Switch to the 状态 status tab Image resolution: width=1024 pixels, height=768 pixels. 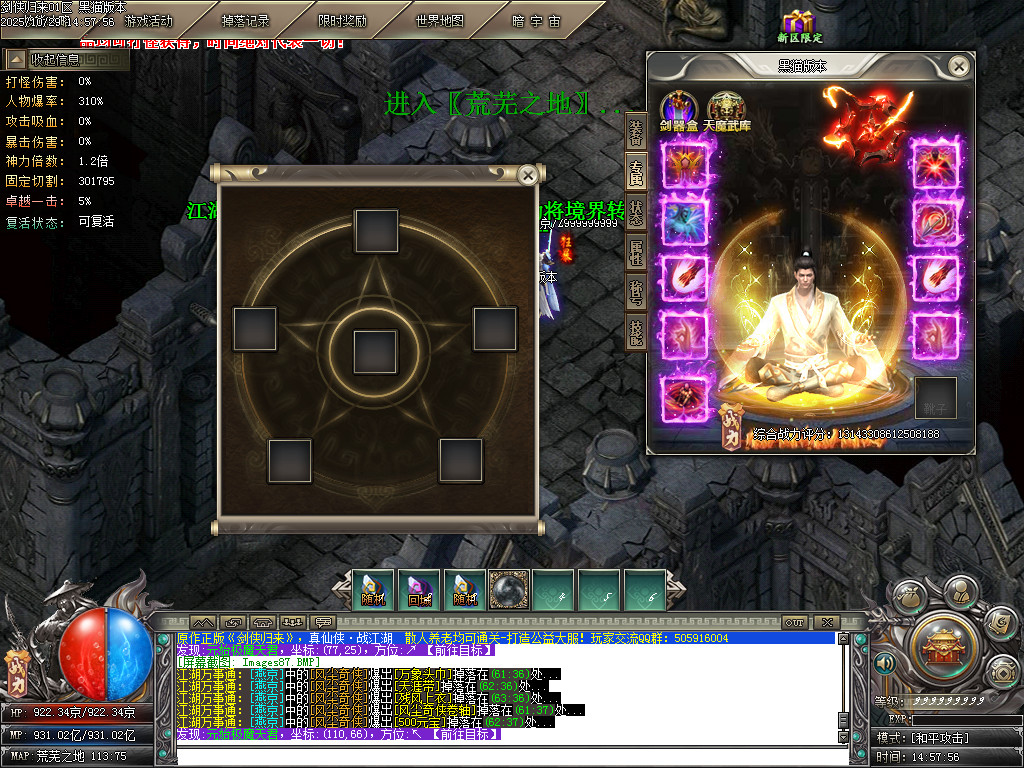point(636,213)
